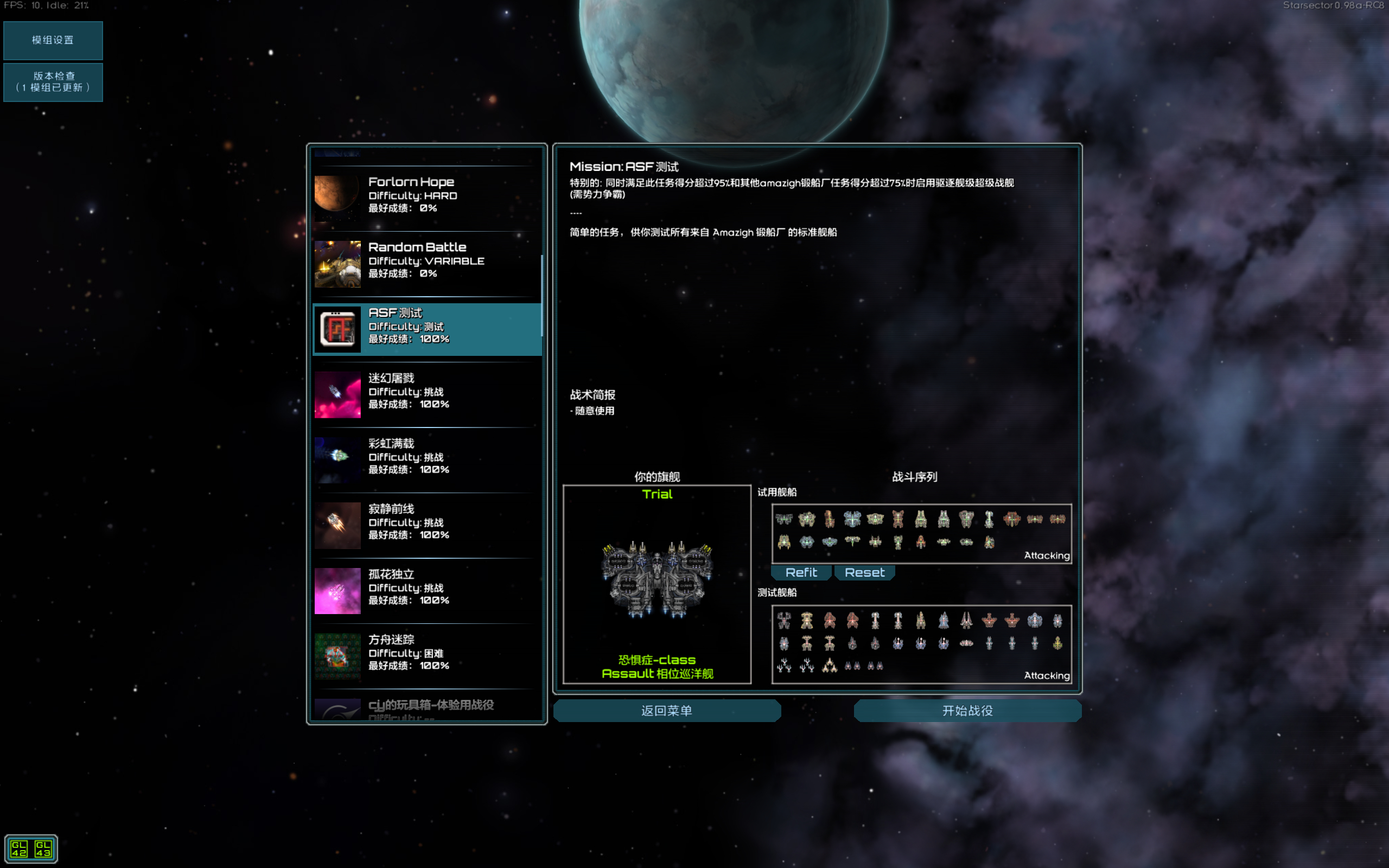
Task: Select the Forlorn Hope mission
Action: click(x=426, y=195)
